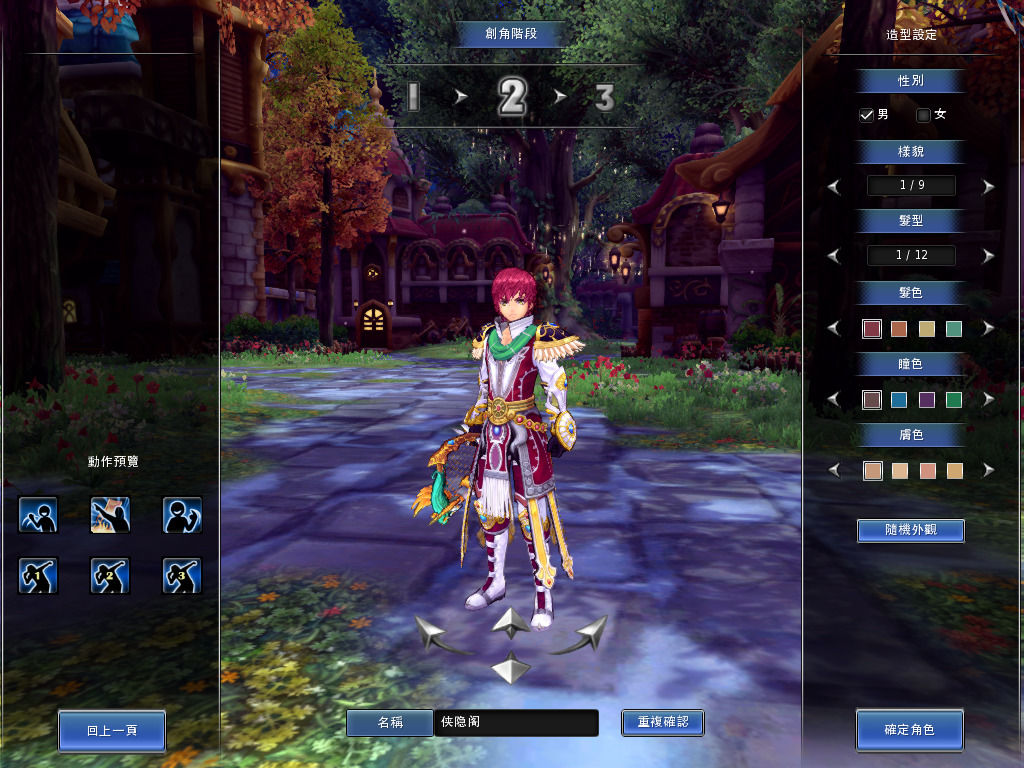Tick the female (女) gender checkbox
Image resolution: width=1024 pixels, height=768 pixels.
pos(923,115)
